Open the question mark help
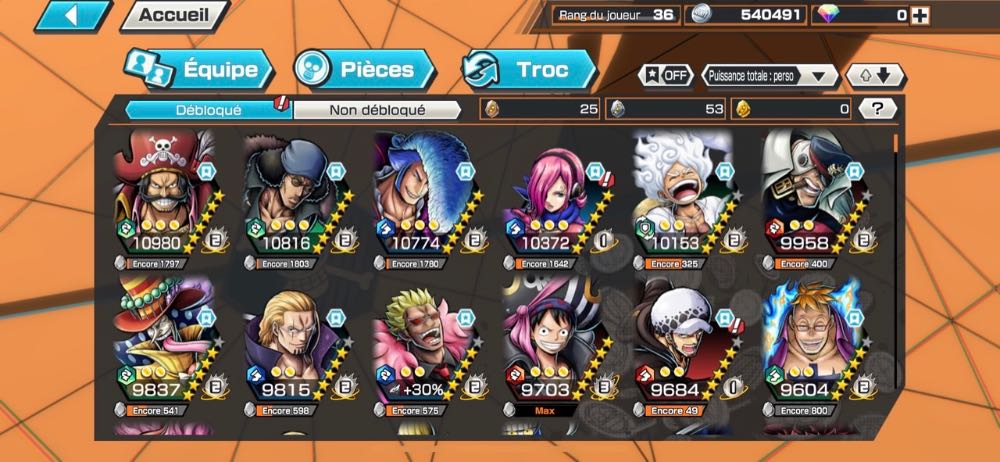This screenshot has height=462, width=1000. tap(877, 109)
